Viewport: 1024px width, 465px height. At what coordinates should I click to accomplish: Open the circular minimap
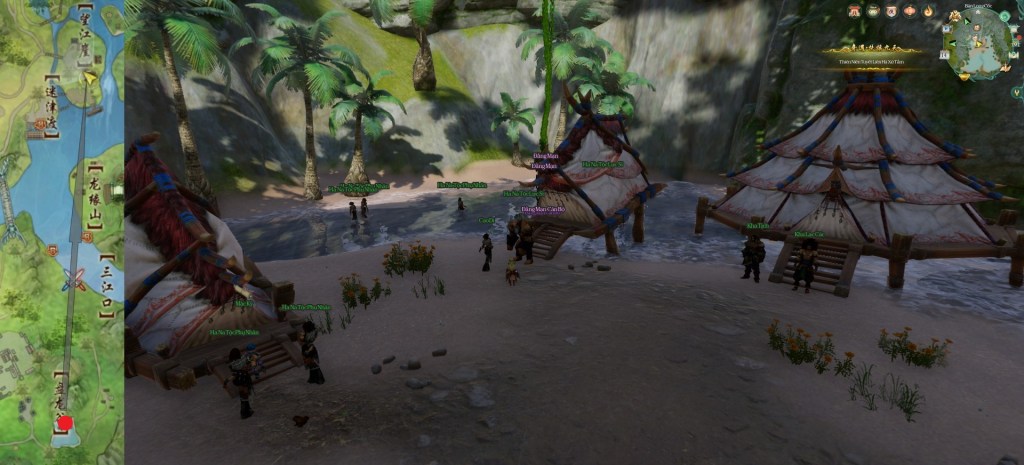pos(978,43)
